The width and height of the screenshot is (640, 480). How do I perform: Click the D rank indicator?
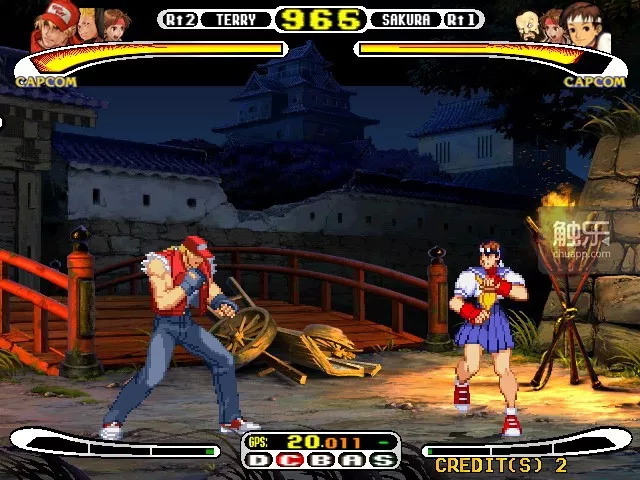(259, 460)
